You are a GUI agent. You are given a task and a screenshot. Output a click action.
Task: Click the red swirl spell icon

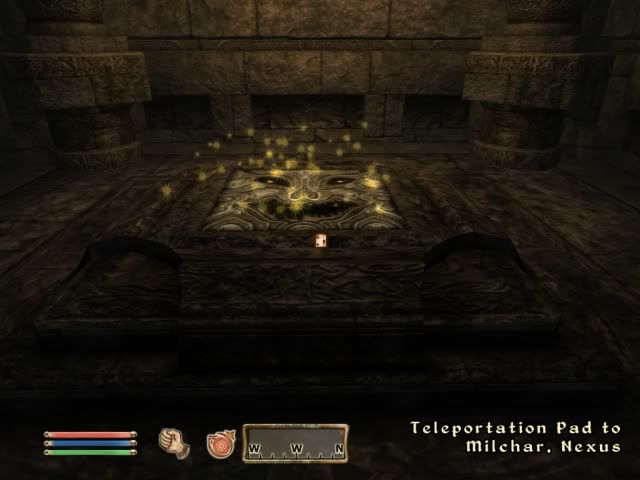[218, 442]
